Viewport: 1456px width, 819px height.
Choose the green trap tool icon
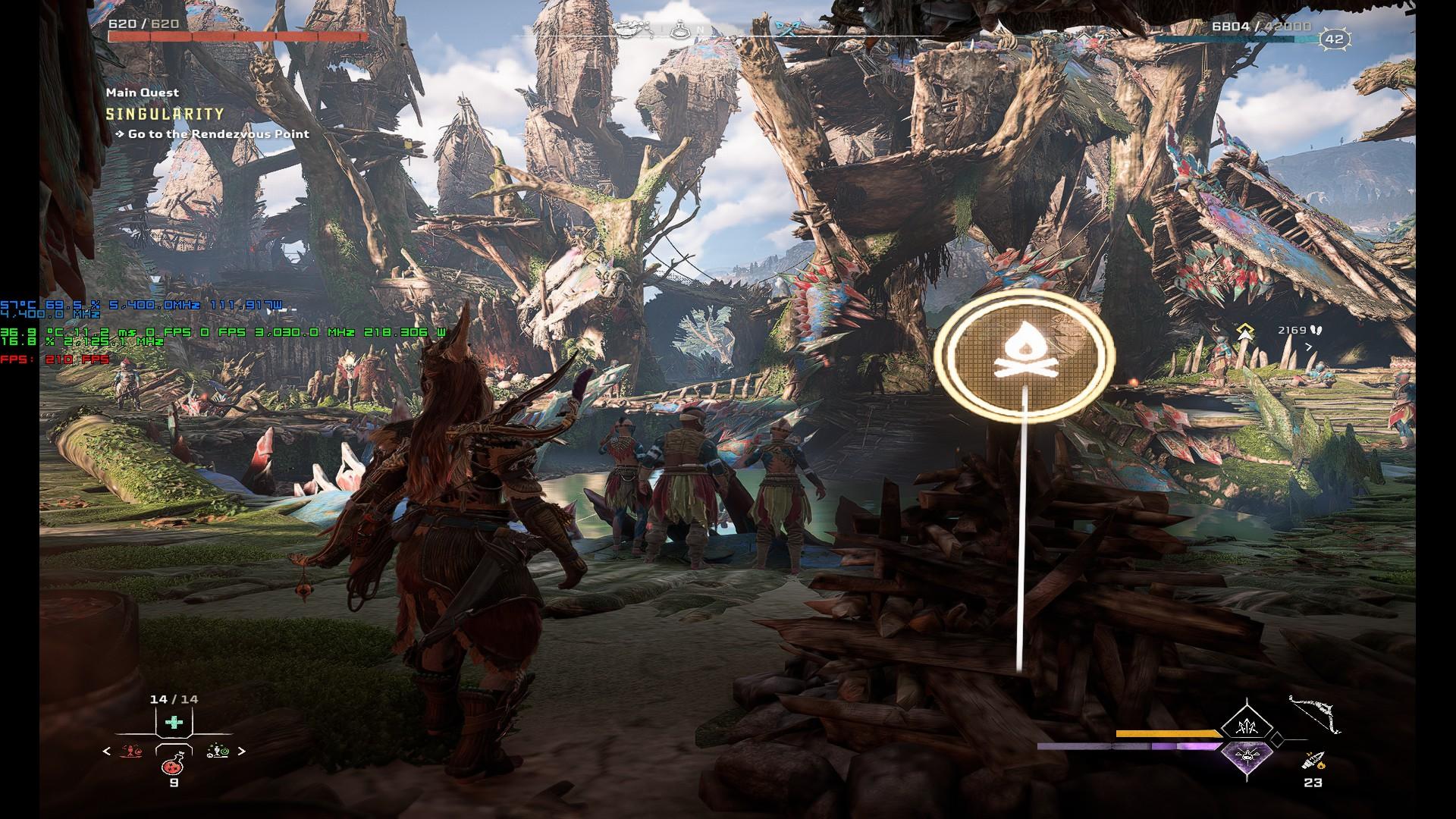tap(219, 752)
